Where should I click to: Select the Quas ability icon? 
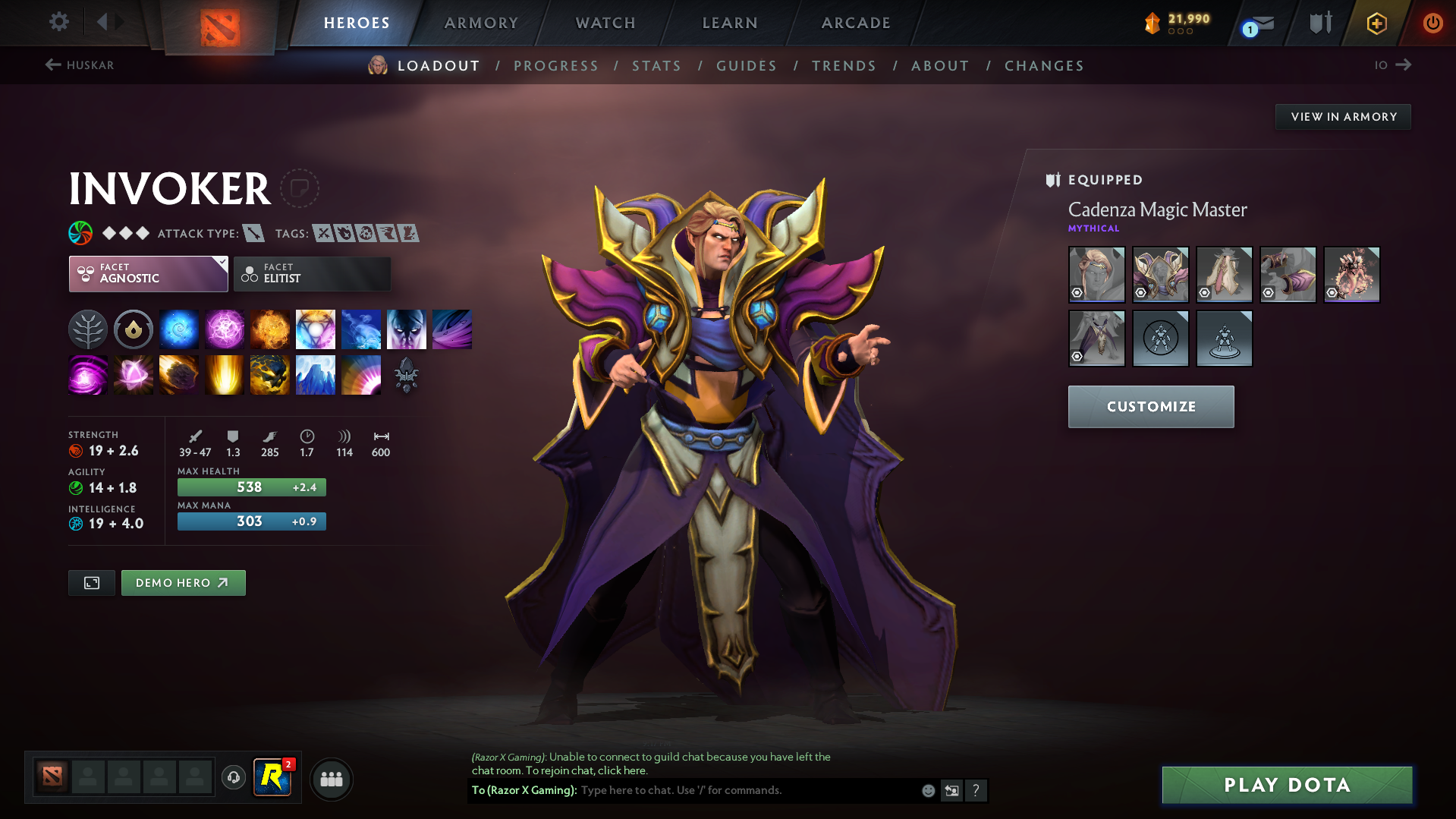[179, 329]
